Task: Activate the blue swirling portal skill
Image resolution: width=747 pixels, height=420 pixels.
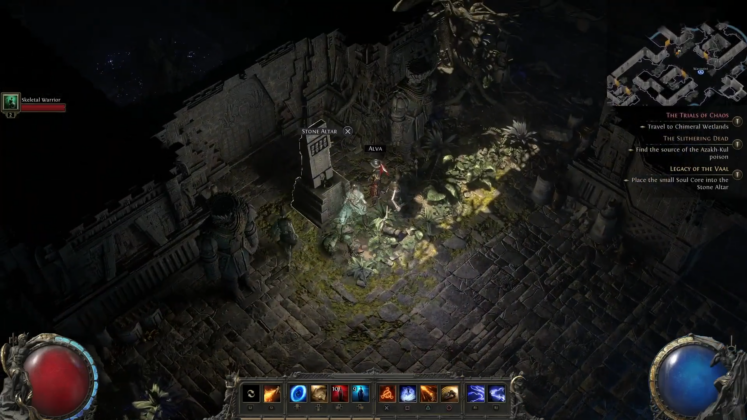Action: [298, 393]
